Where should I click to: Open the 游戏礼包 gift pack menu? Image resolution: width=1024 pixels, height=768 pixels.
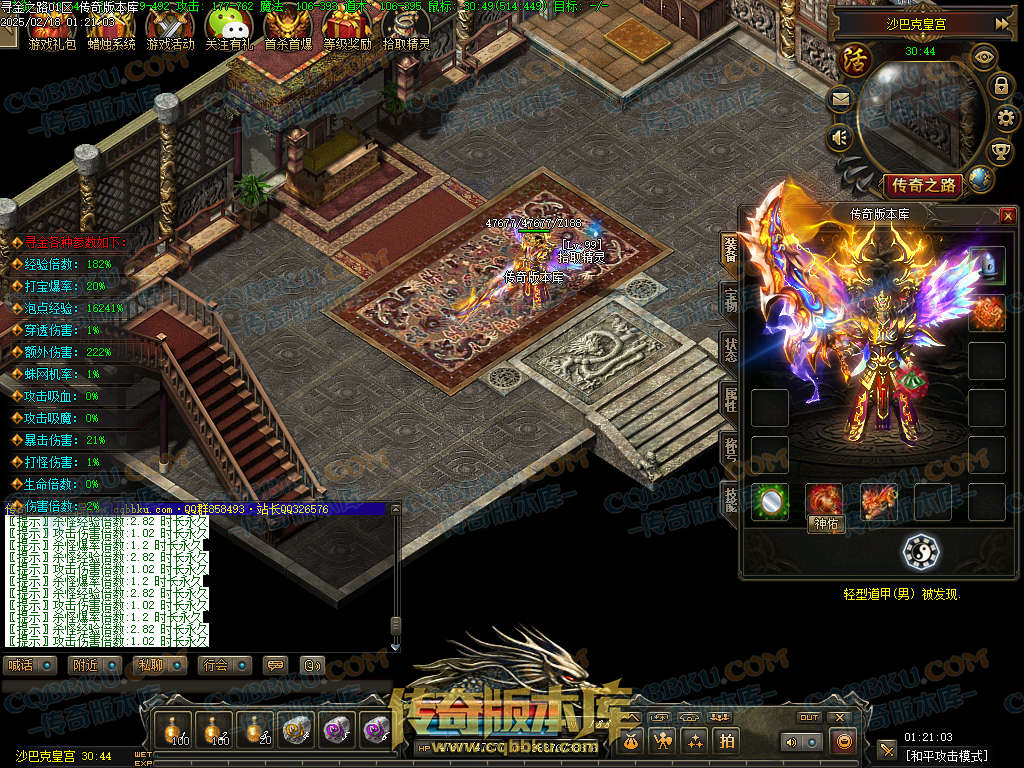tap(51, 28)
